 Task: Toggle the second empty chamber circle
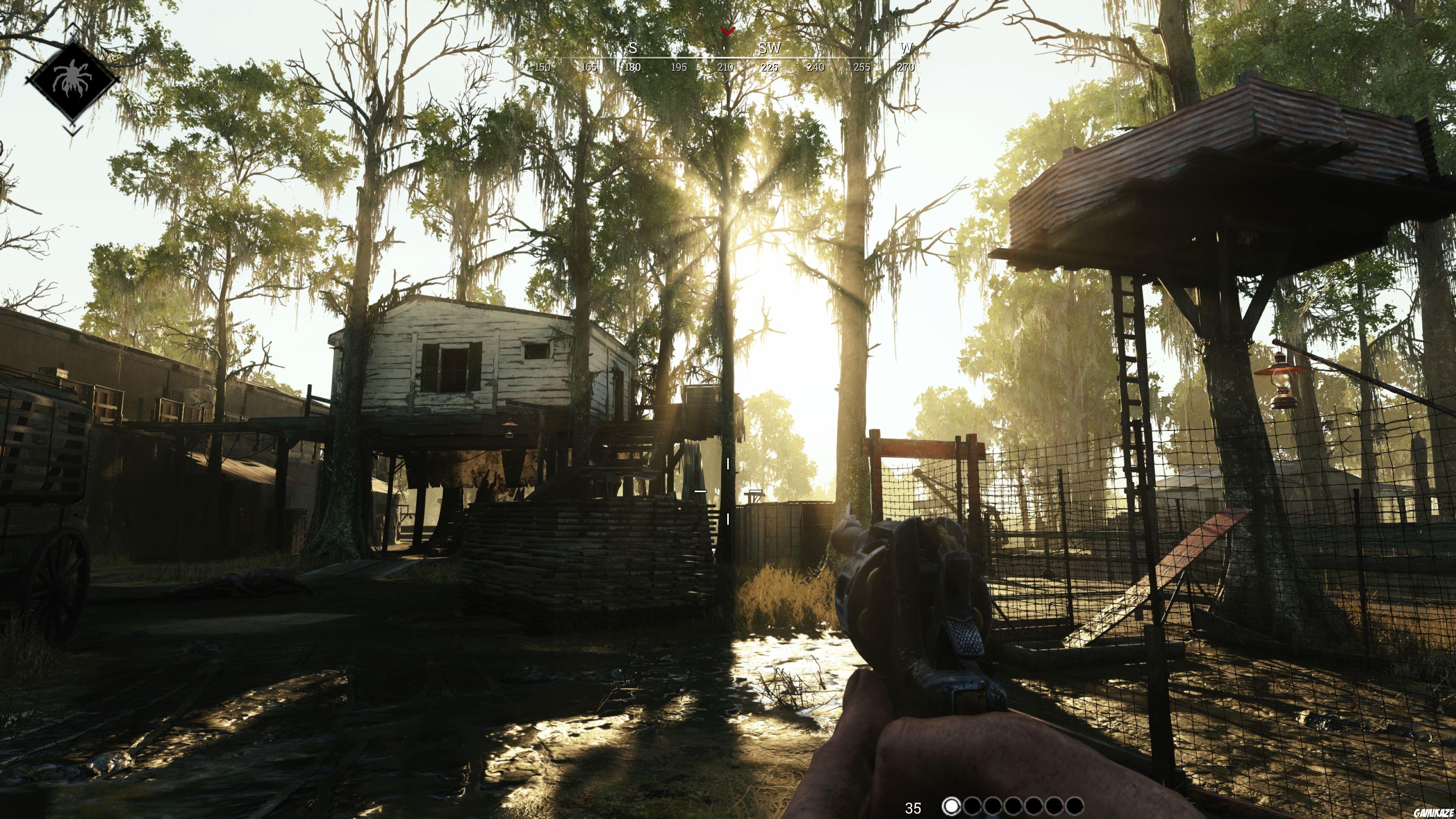[x=973, y=806]
